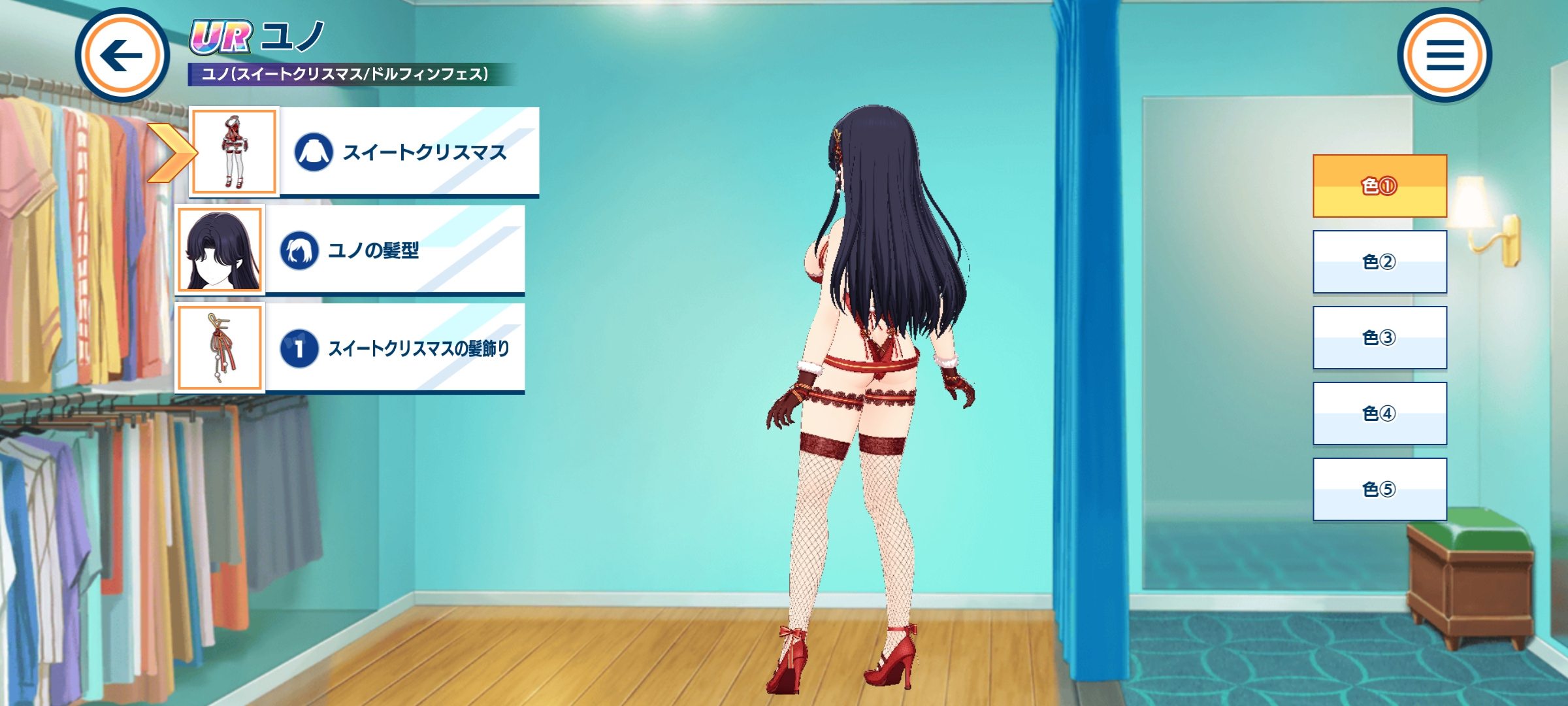Select the スイートクリスマスの髪飾り accessory row
This screenshot has width=1568, height=706.
395,348
